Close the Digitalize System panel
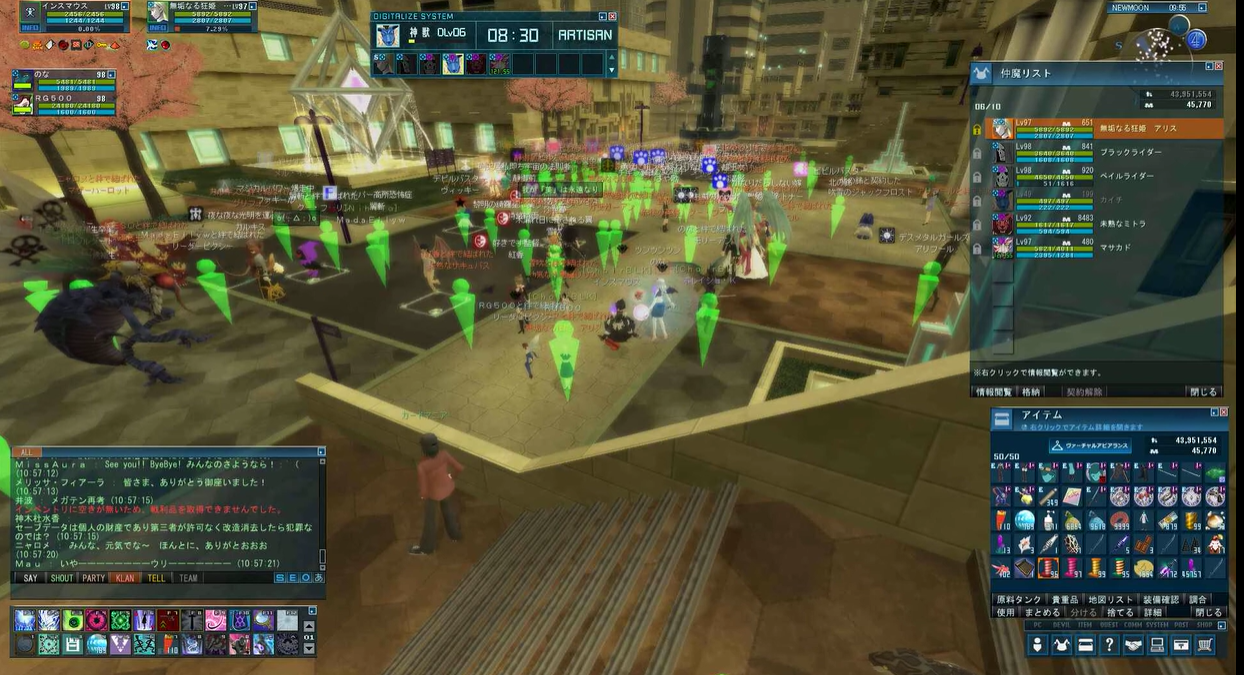The image size is (1244, 675). click(613, 17)
